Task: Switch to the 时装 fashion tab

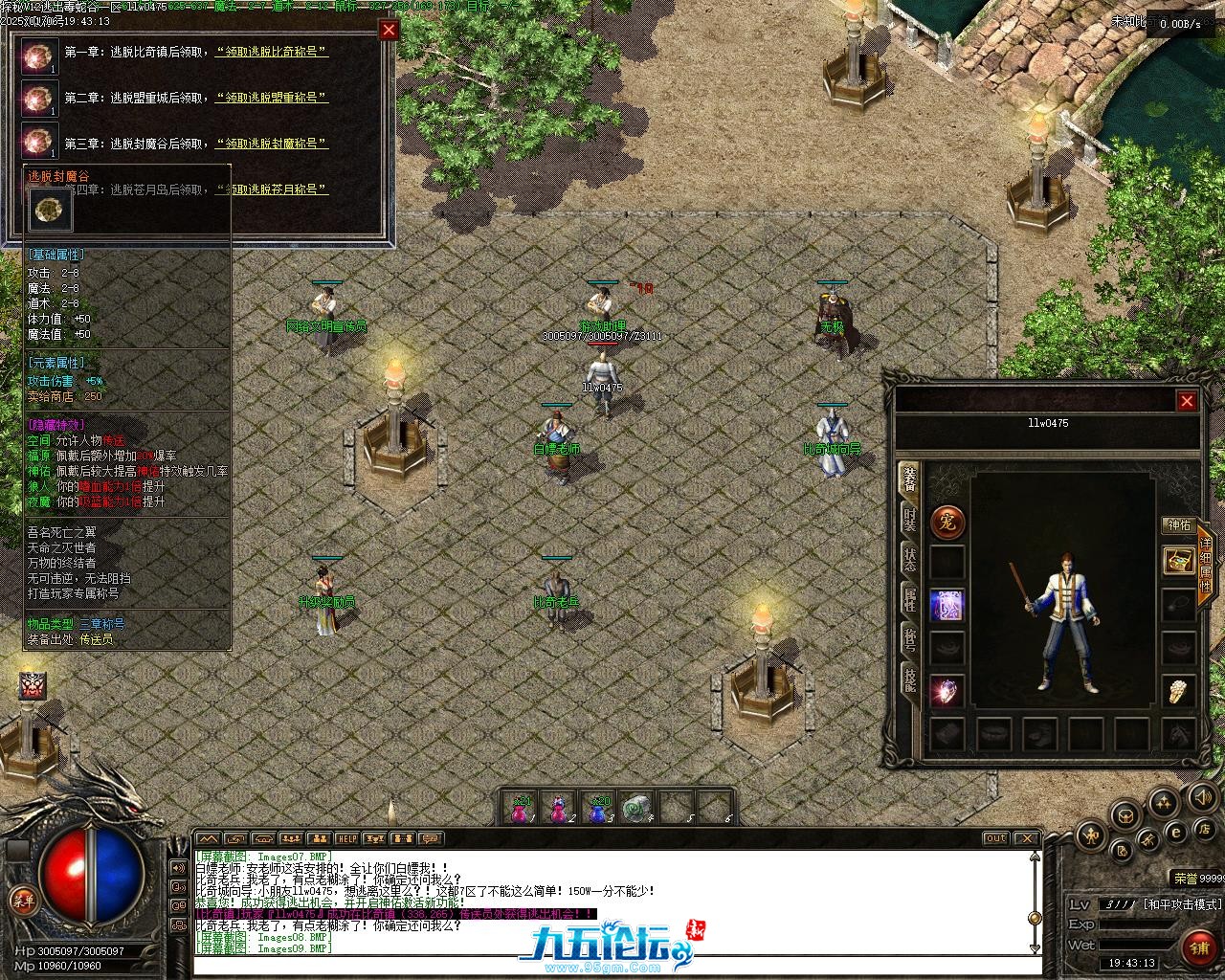Action: pyautogui.click(x=908, y=521)
